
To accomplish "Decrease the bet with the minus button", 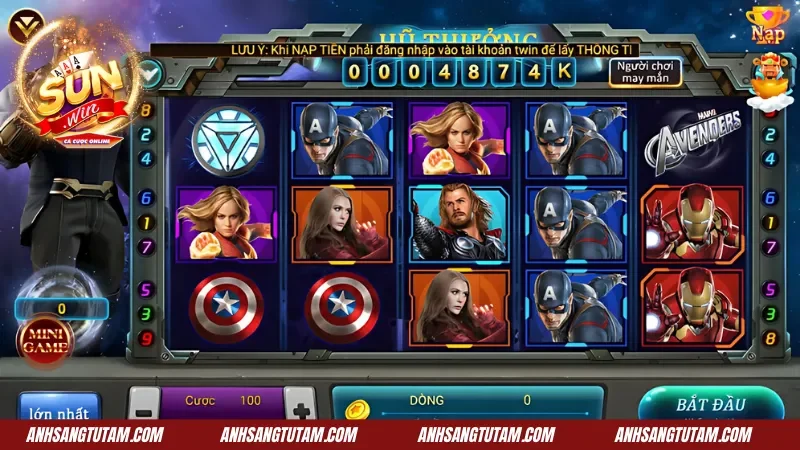I will point(144,405).
